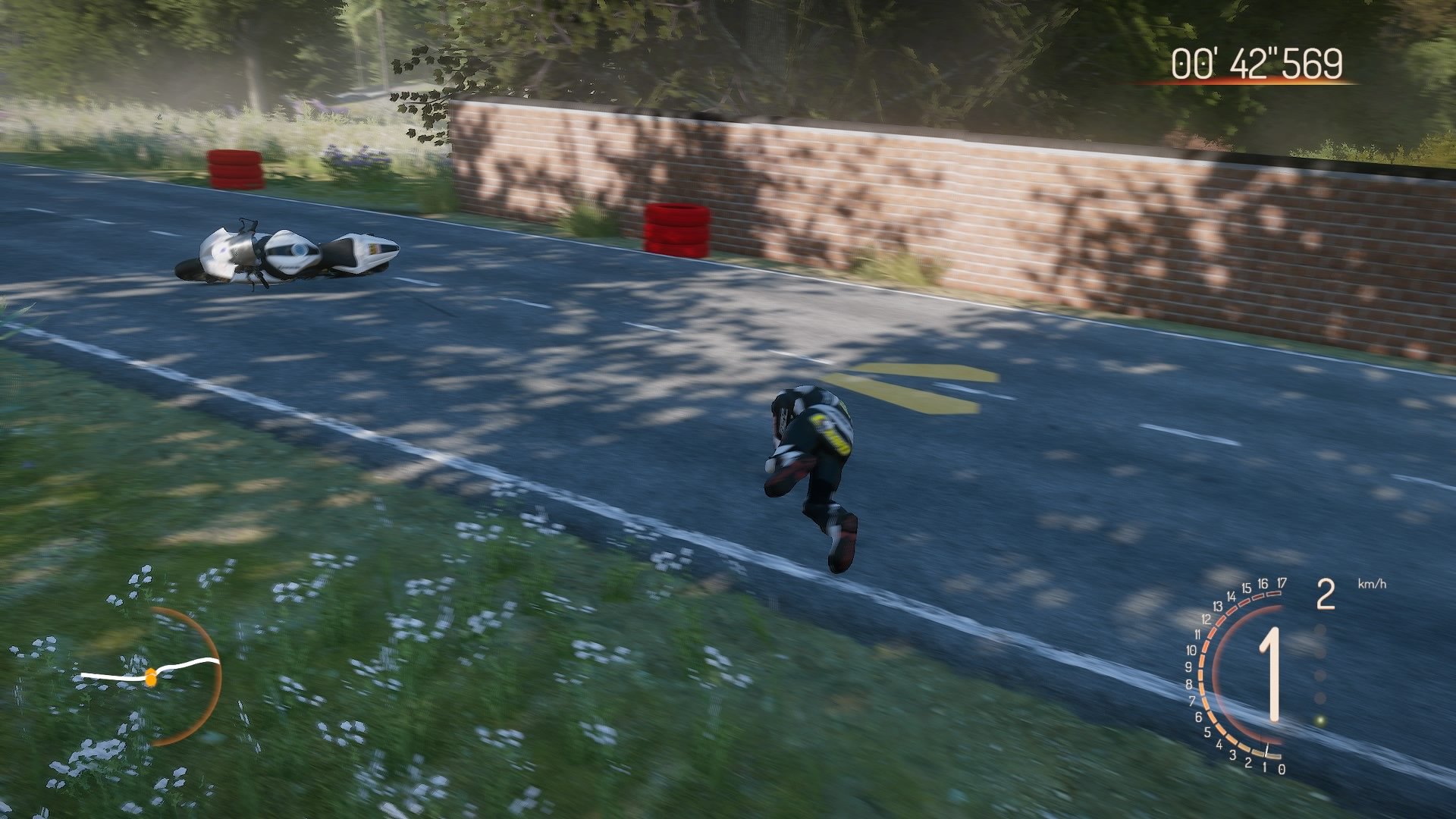Viewport: 1456px width, 819px height.
Task: Select the green shift indicator dot
Action: [1320, 720]
